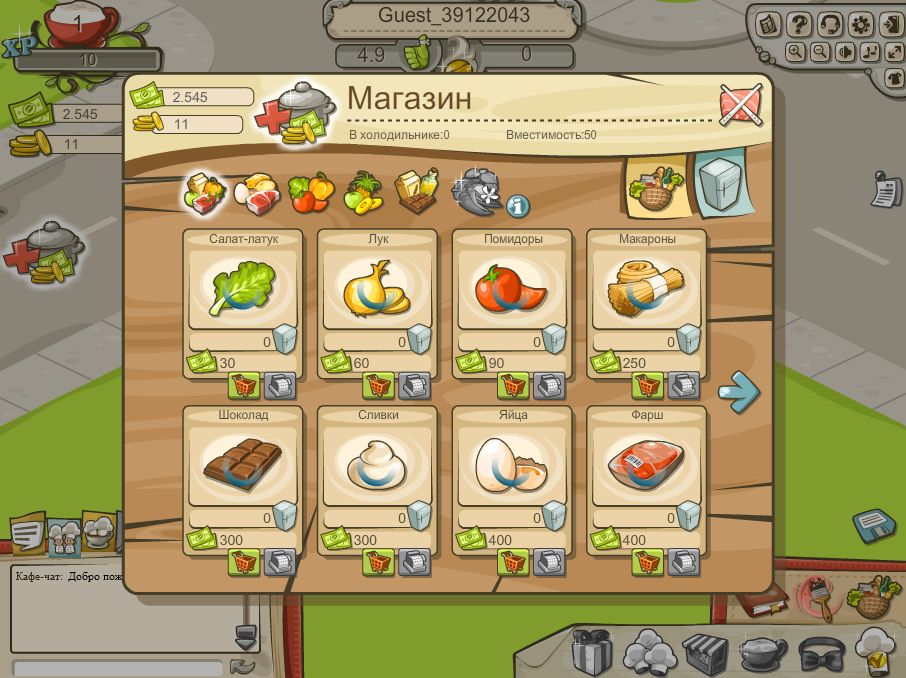Select the grocery basket shop tab
This screenshot has width=906, height=678.
coord(655,186)
